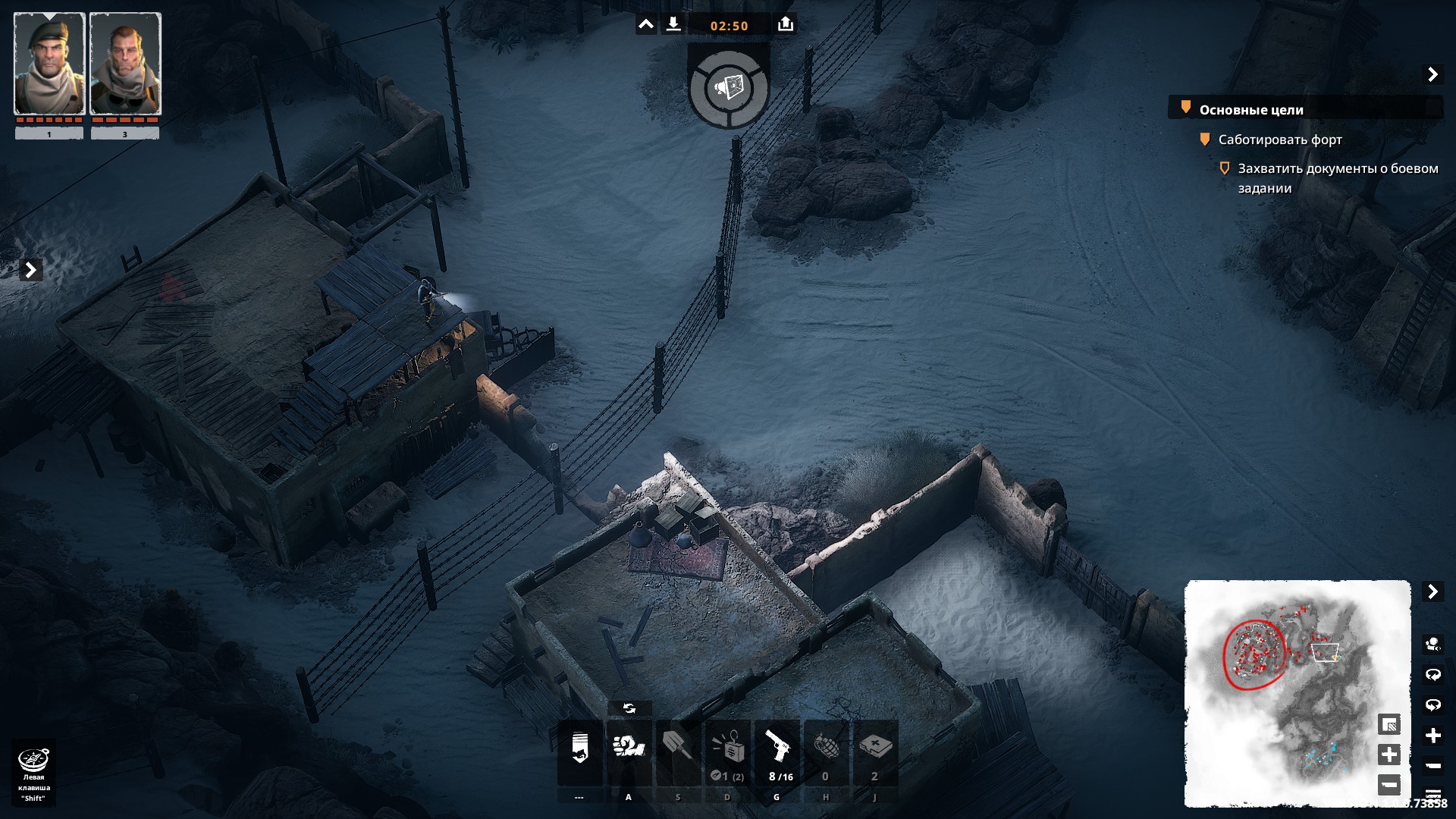Use the first aid kit slot

click(x=875, y=751)
